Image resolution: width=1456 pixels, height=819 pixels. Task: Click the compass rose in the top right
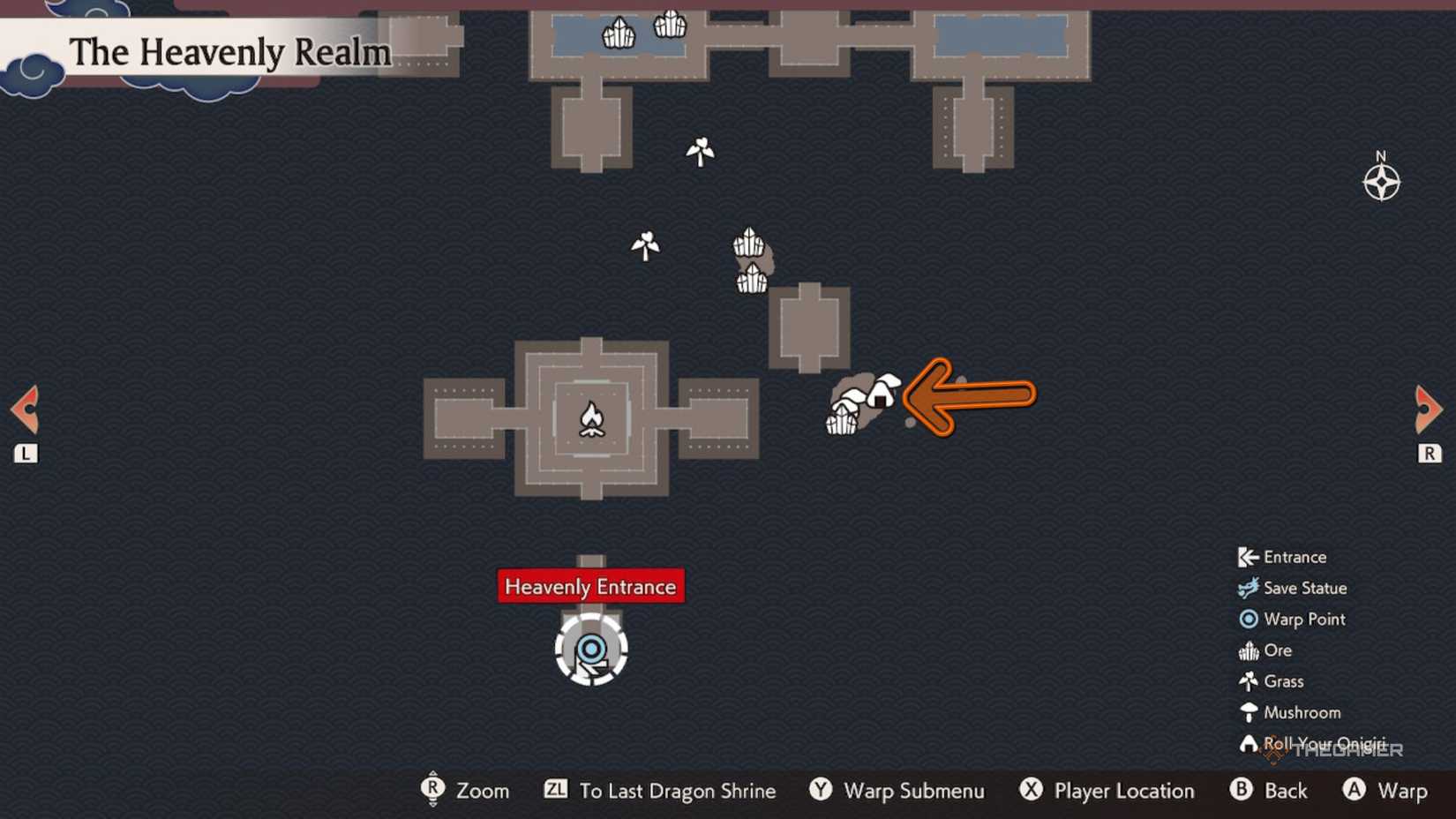pos(1383,183)
